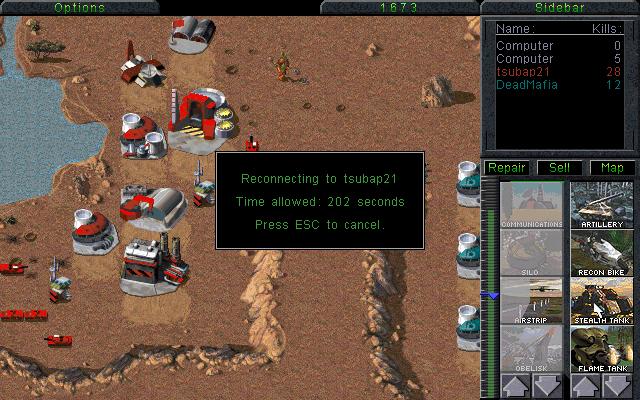Viewport: 640px width, 400px height.
Task: Build the Communications center
Action: pos(531,204)
